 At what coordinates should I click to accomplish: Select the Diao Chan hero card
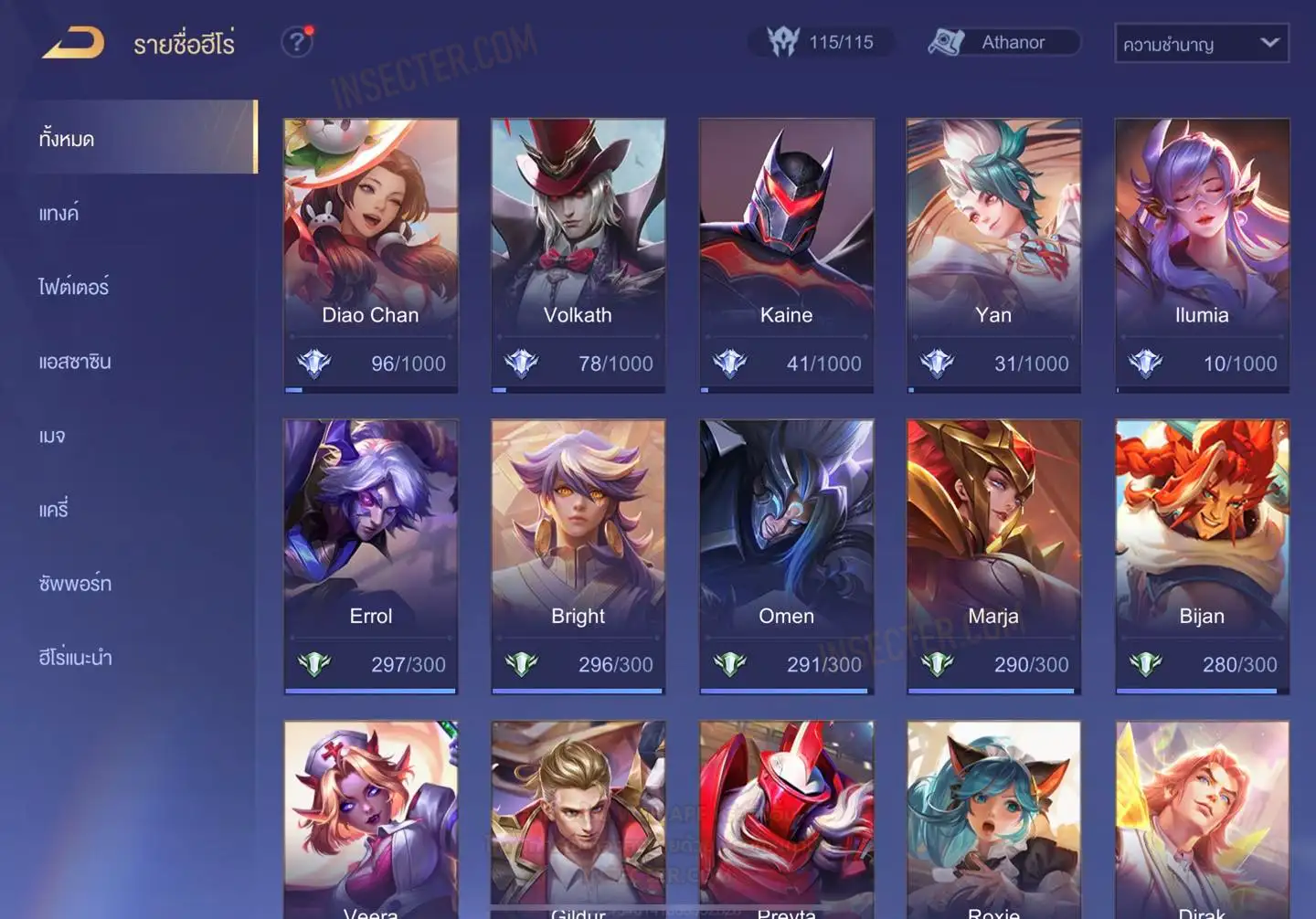click(370, 255)
